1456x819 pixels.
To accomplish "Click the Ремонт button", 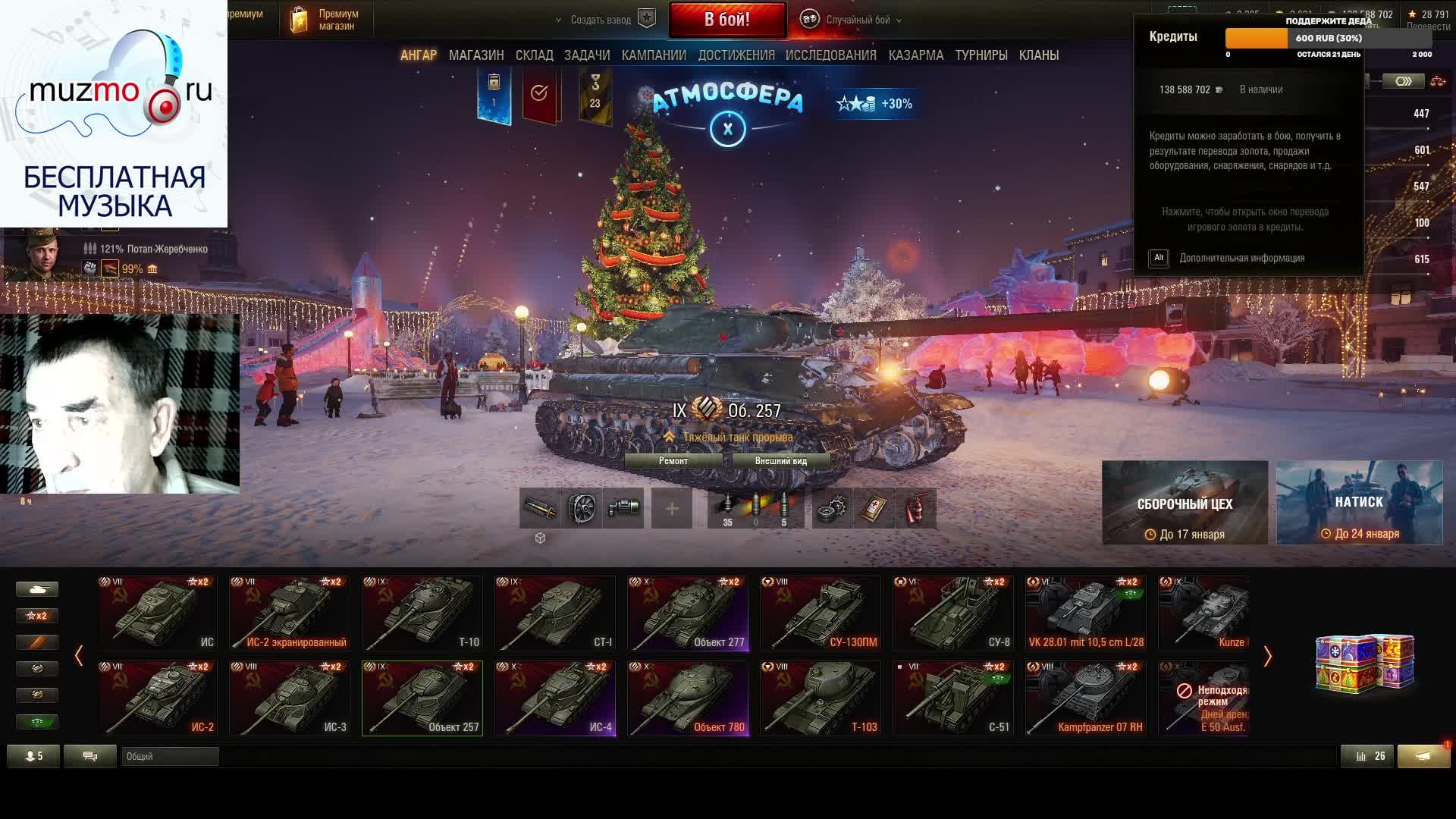I will click(673, 461).
